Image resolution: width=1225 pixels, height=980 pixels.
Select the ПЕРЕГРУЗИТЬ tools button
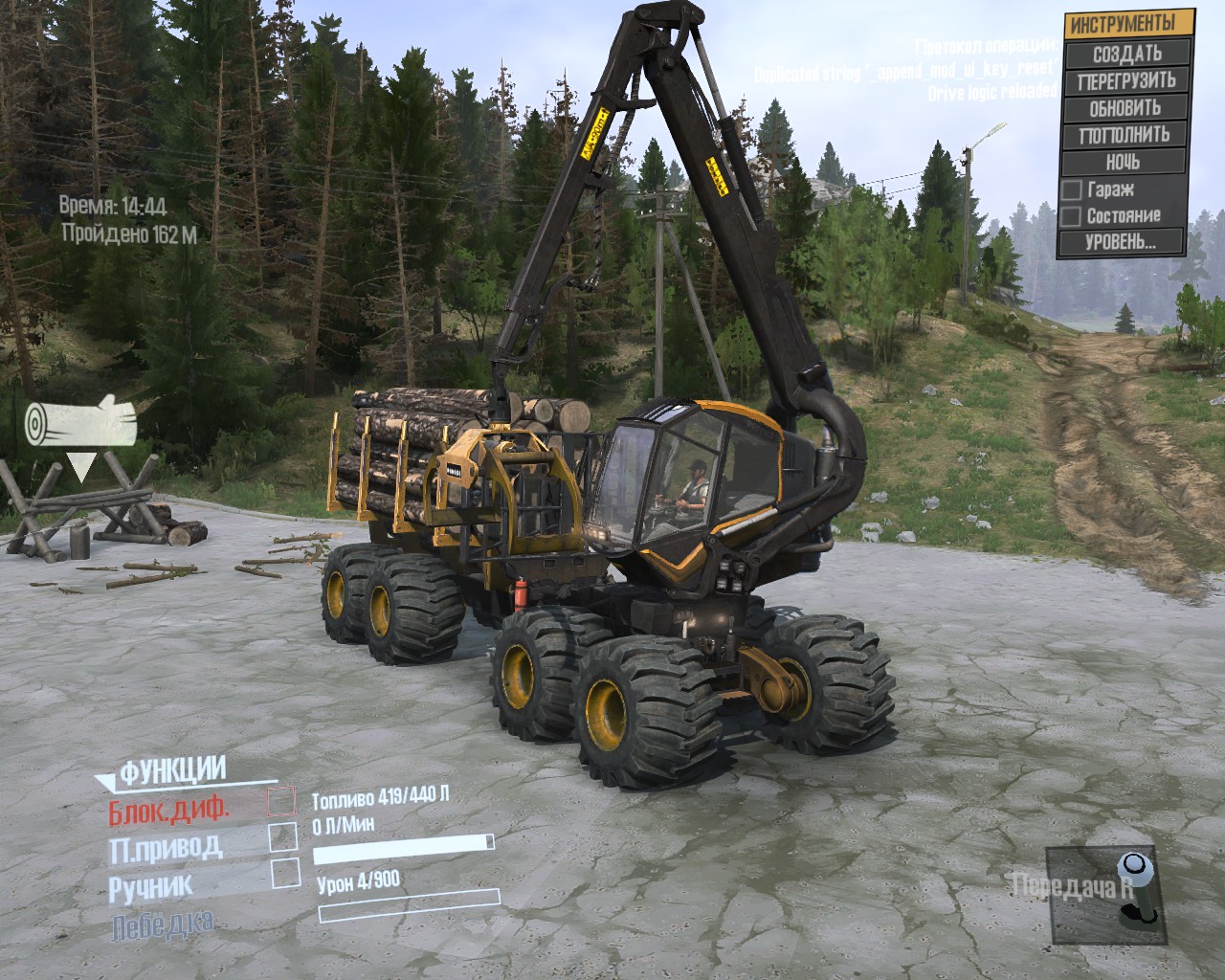(x=1126, y=80)
